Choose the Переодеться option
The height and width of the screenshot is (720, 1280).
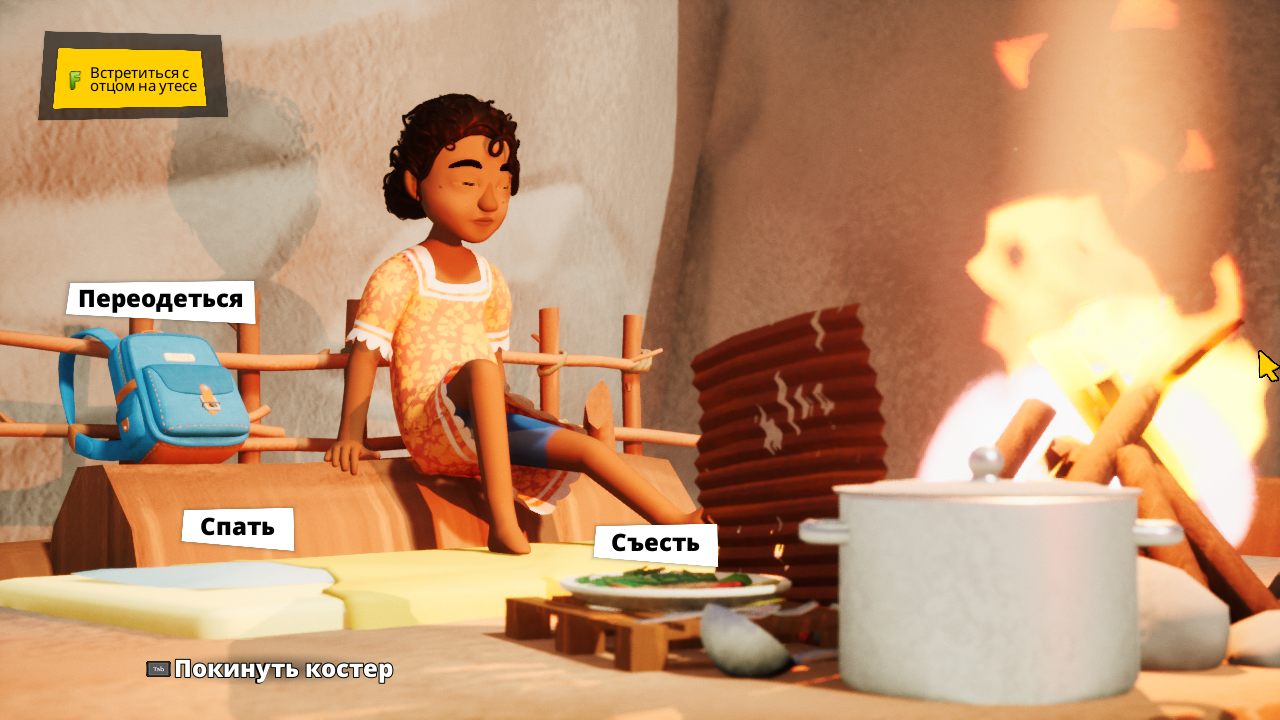click(x=160, y=300)
